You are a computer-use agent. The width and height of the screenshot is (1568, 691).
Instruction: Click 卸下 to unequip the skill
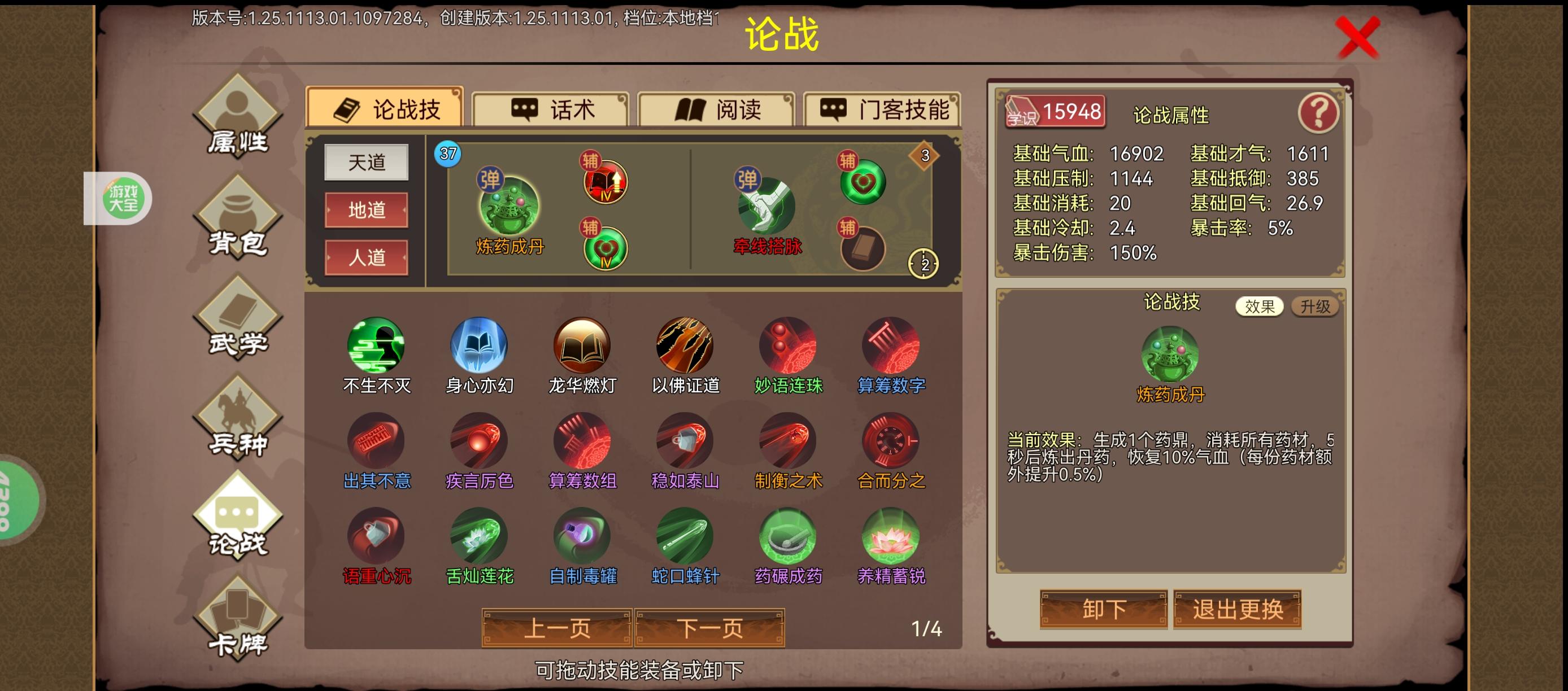click(x=1103, y=609)
